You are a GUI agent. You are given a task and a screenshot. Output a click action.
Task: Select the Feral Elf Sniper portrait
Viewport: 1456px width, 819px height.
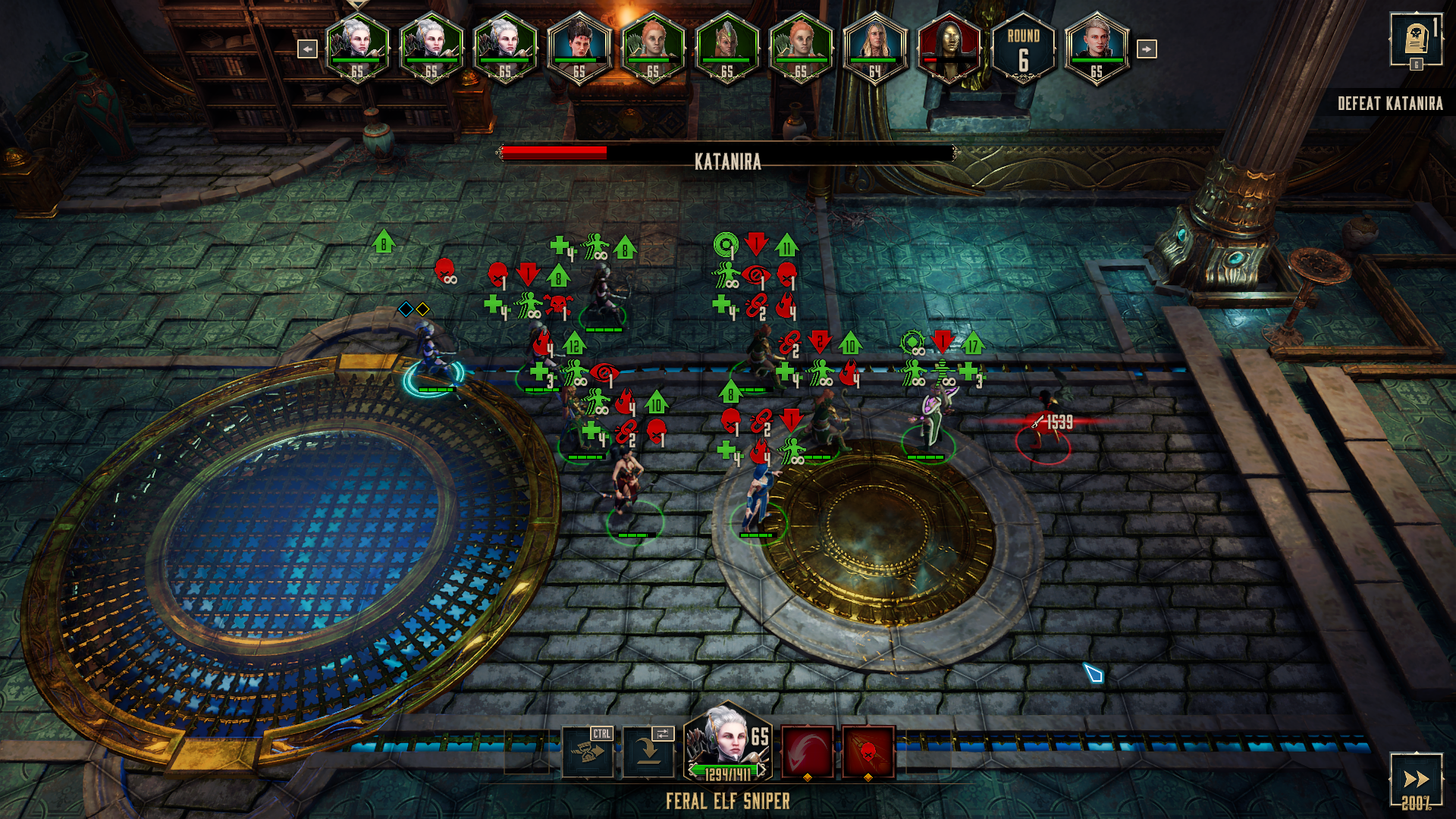(727, 743)
